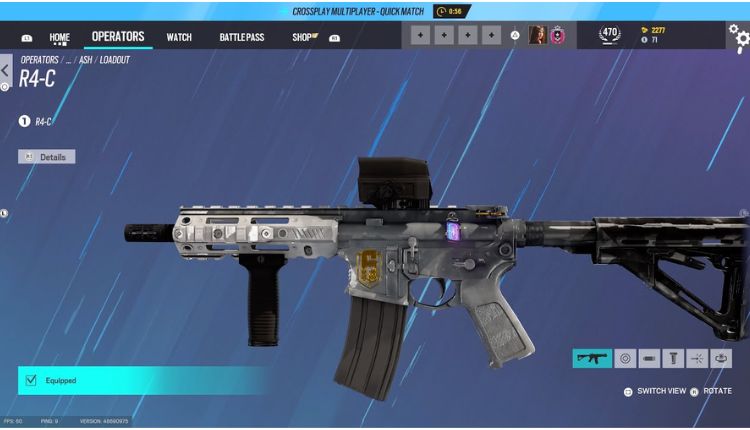Click the Ash breadcrumb link
Screen dimensions: 750x430
pyautogui.click(x=86, y=60)
